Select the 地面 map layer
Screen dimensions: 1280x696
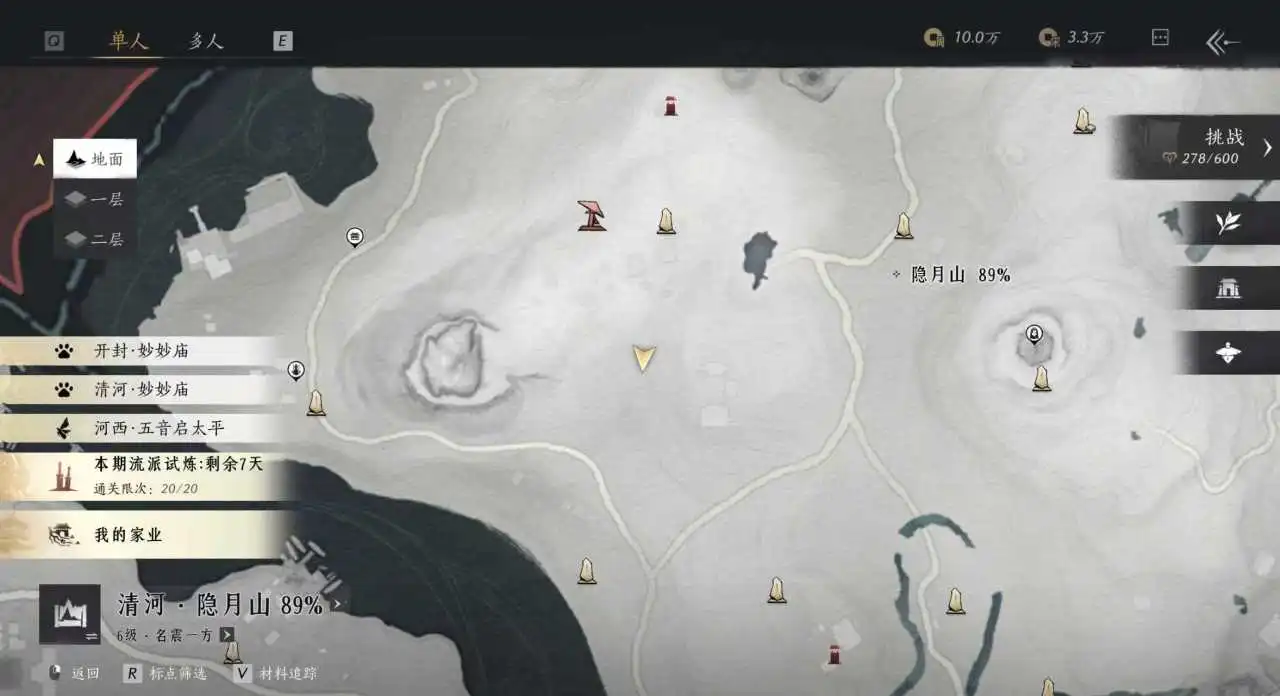(95, 159)
